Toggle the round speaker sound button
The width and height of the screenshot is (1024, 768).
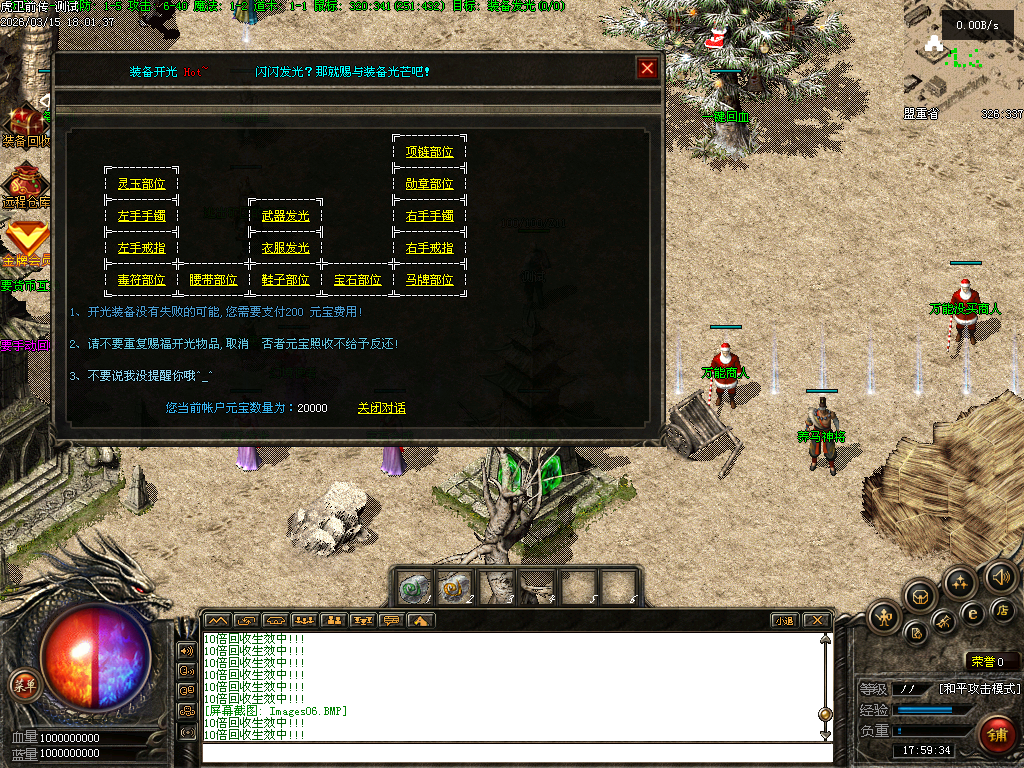(1000, 576)
